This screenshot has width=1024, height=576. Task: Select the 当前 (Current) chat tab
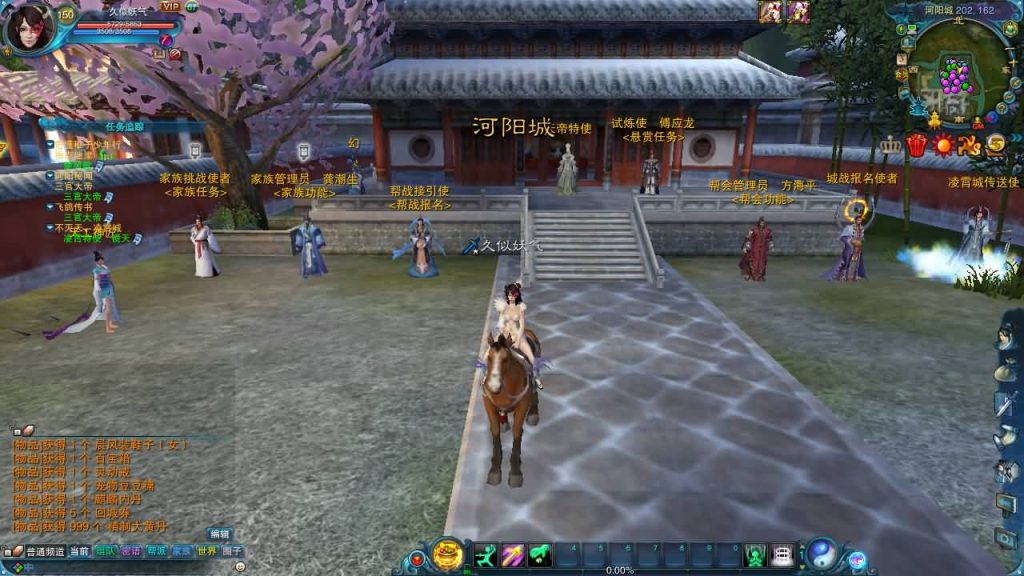pos(79,551)
